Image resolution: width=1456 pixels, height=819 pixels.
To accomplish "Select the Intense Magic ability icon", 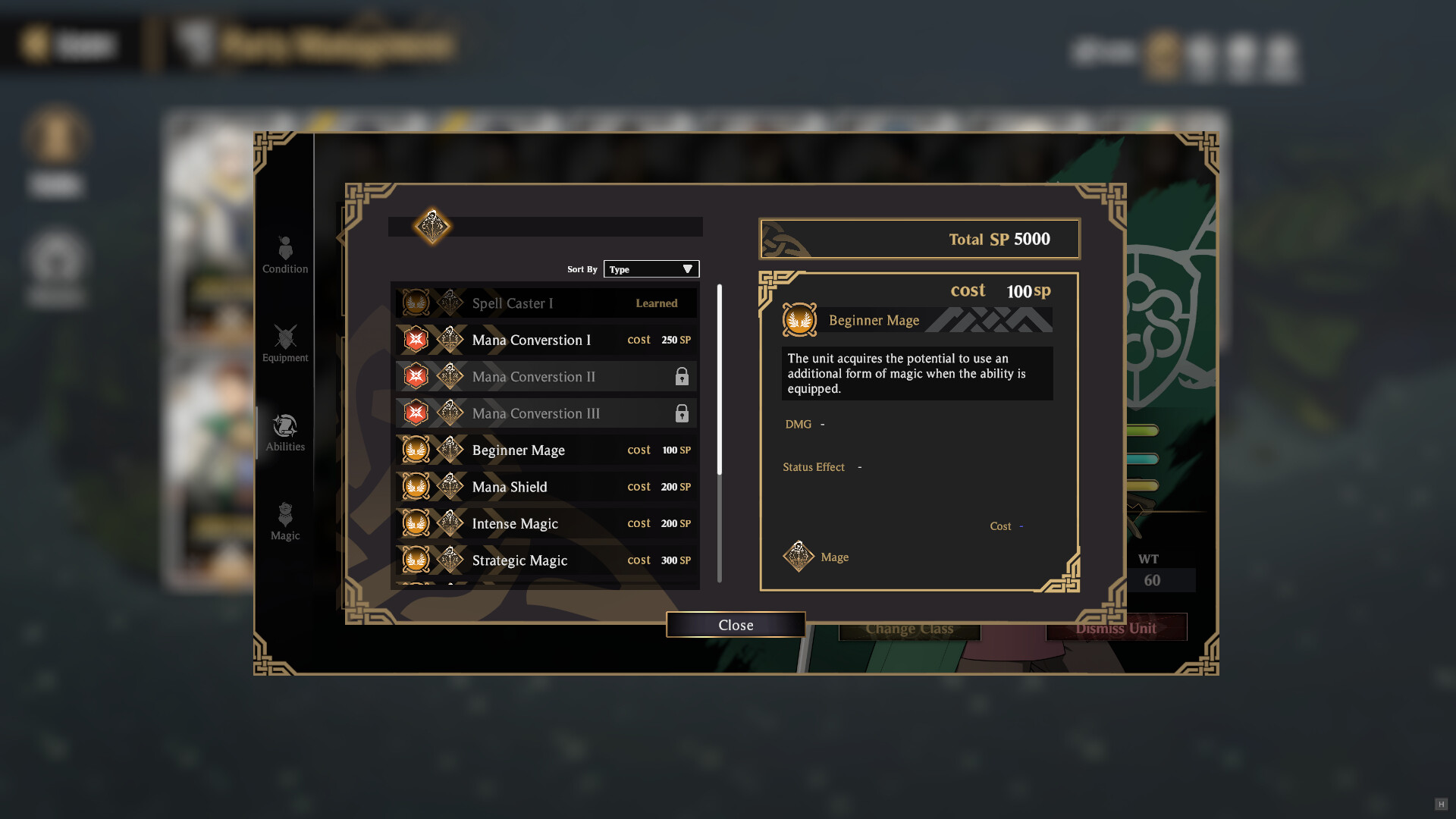I will 416,523.
